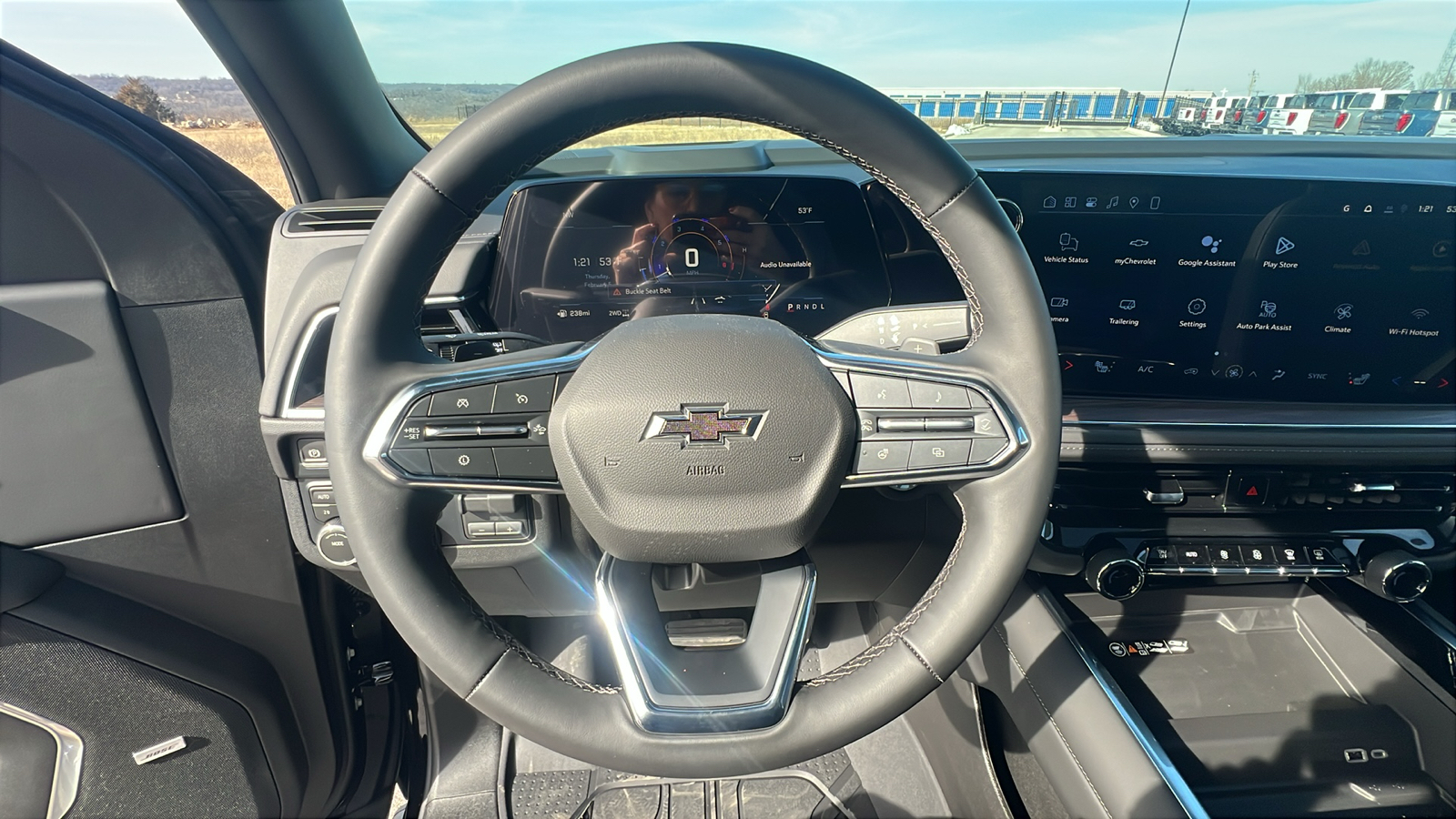The image size is (1456, 819).
Task: Open the Trailering app
Action: click(1127, 307)
